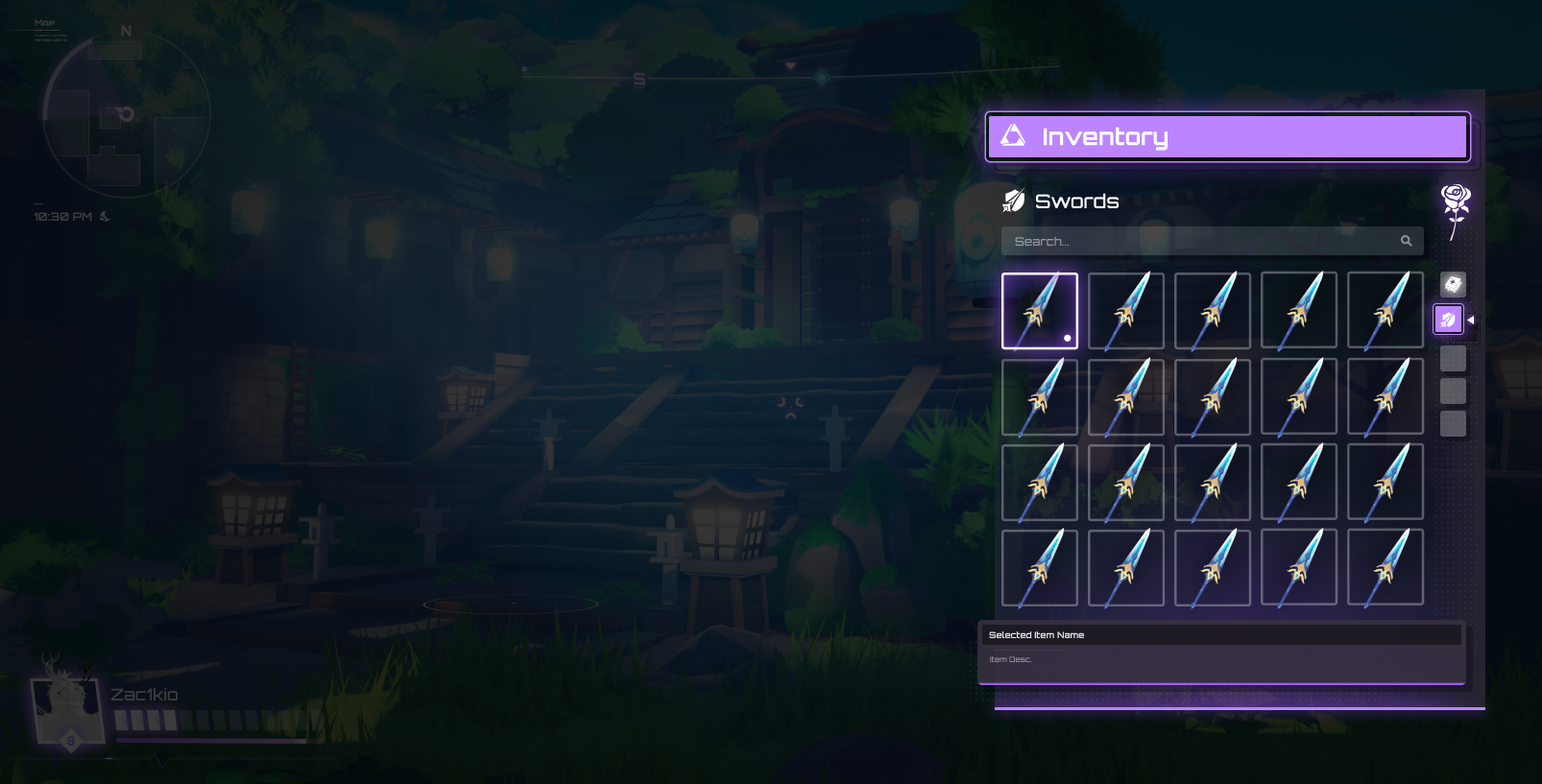Switch to the cards category tab
The image size is (1542, 784).
click(x=1453, y=284)
